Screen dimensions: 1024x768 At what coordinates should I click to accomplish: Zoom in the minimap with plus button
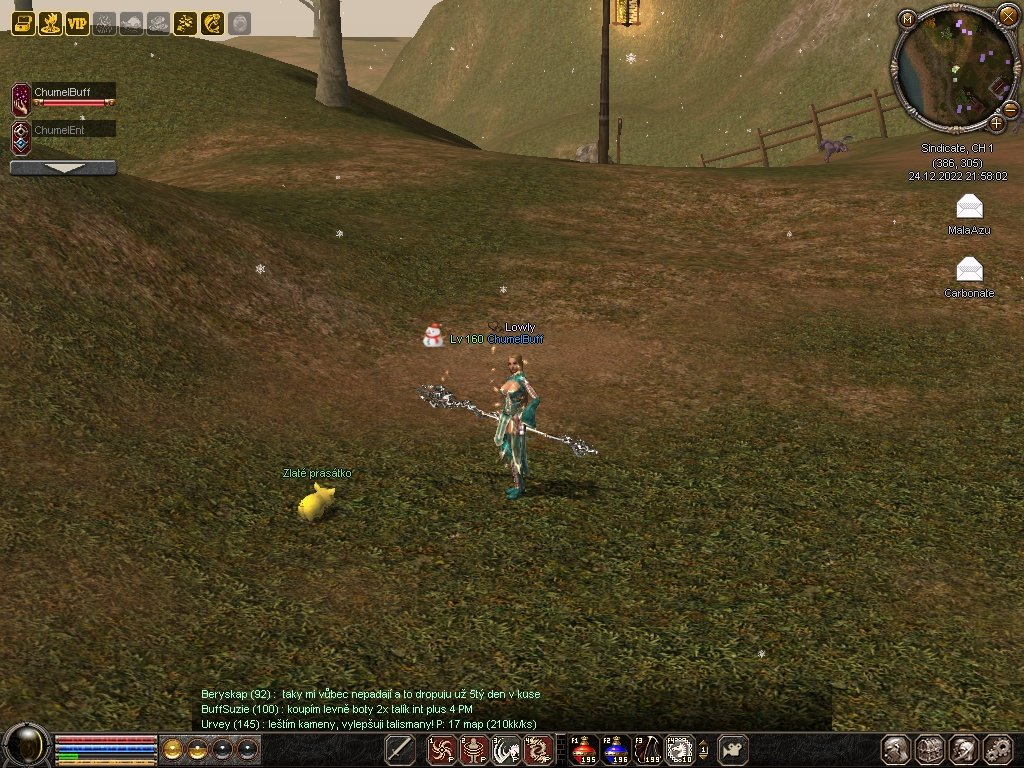(x=997, y=123)
